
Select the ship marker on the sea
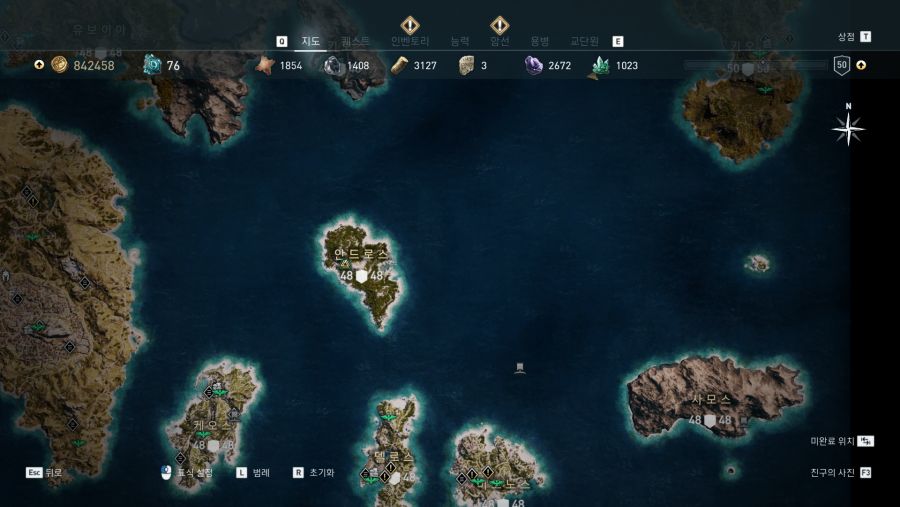coord(519,368)
